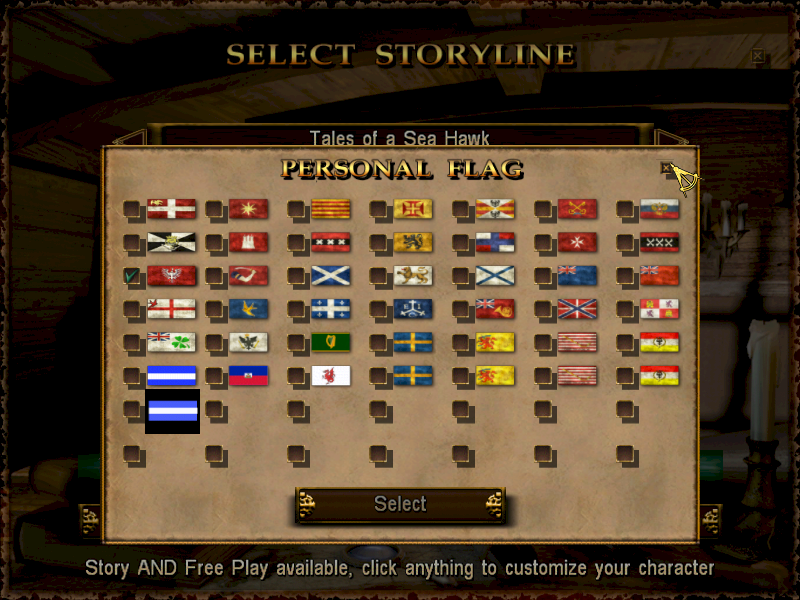The height and width of the screenshot is (600, 800).
Task: Choose the red flag with the white castle
Action: click(x=247, y=242)
